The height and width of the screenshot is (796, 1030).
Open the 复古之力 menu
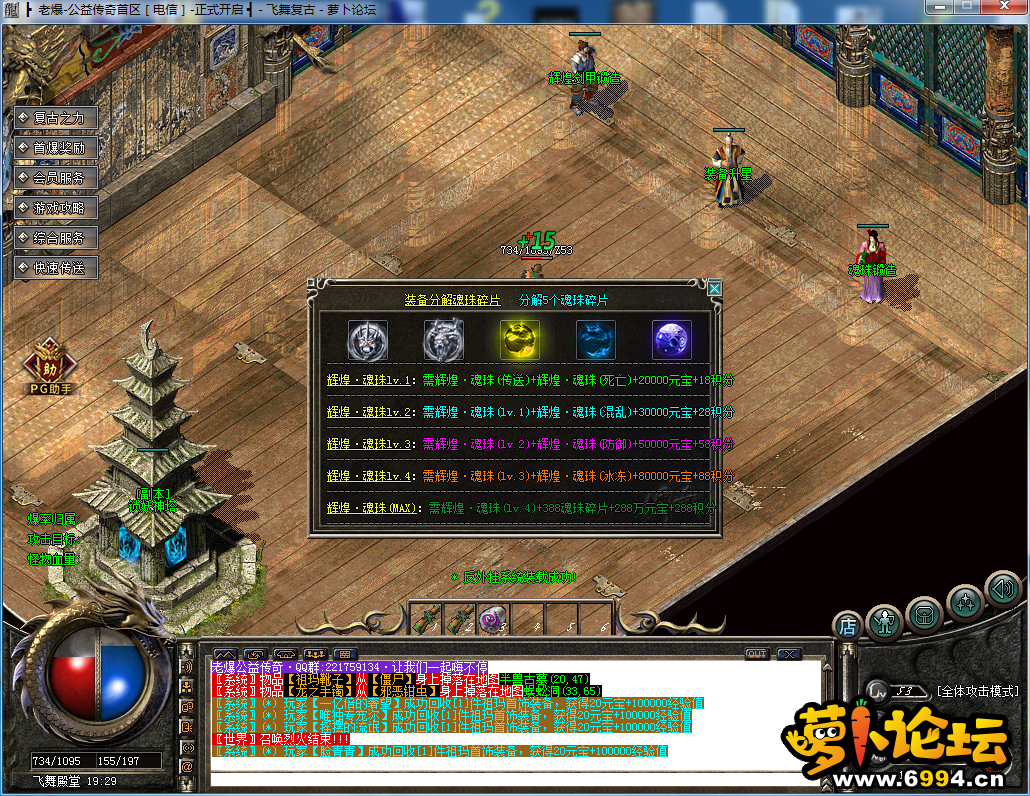click(x=57, y=118)
